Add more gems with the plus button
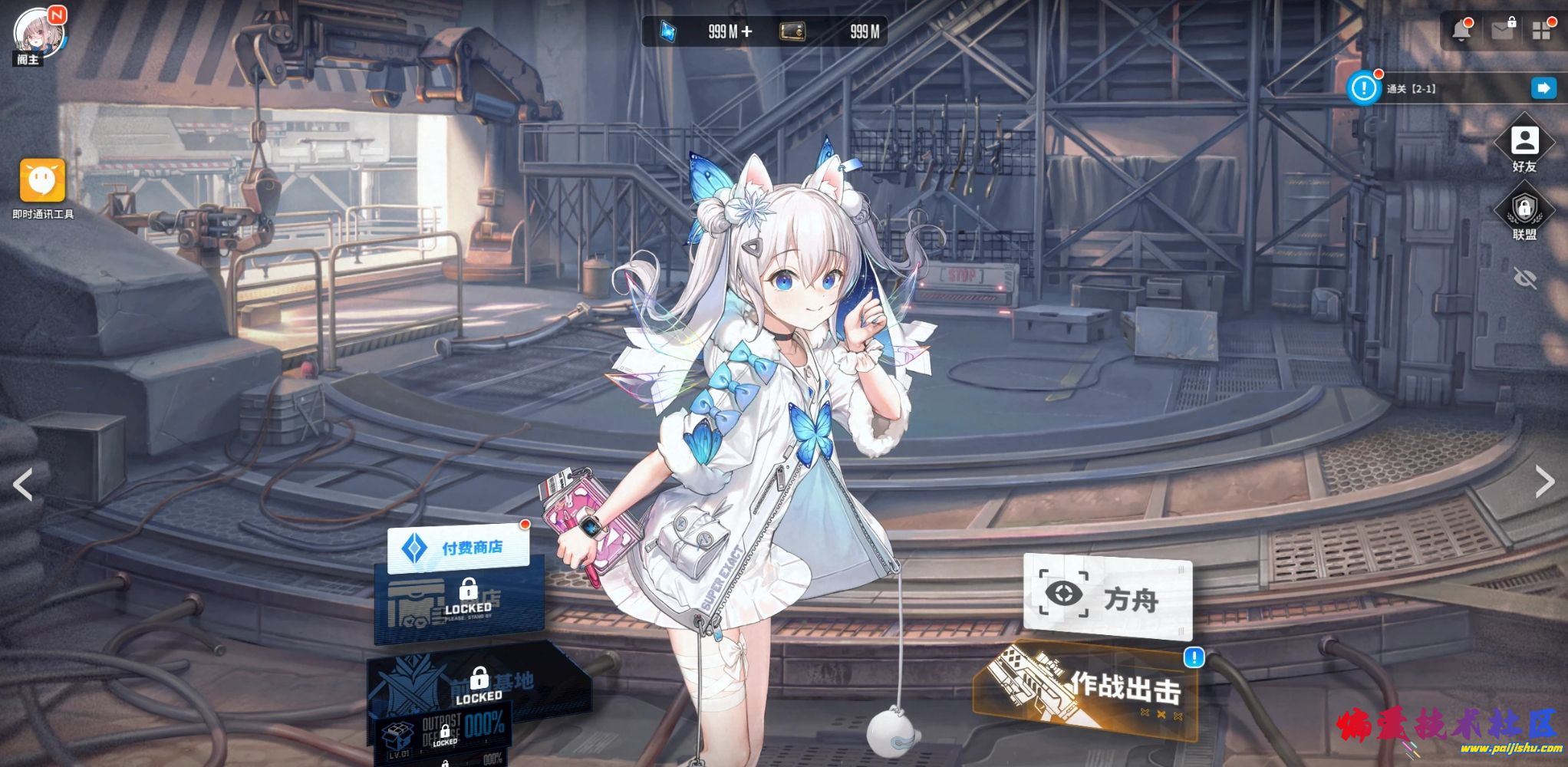The width and height of the screenshot is (1568, 767). point(746,31)
